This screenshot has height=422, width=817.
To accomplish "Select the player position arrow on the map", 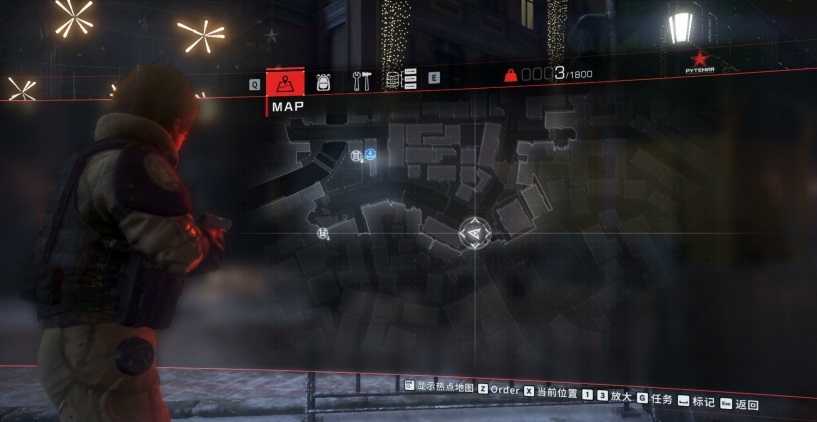I will tap(475, 233).
